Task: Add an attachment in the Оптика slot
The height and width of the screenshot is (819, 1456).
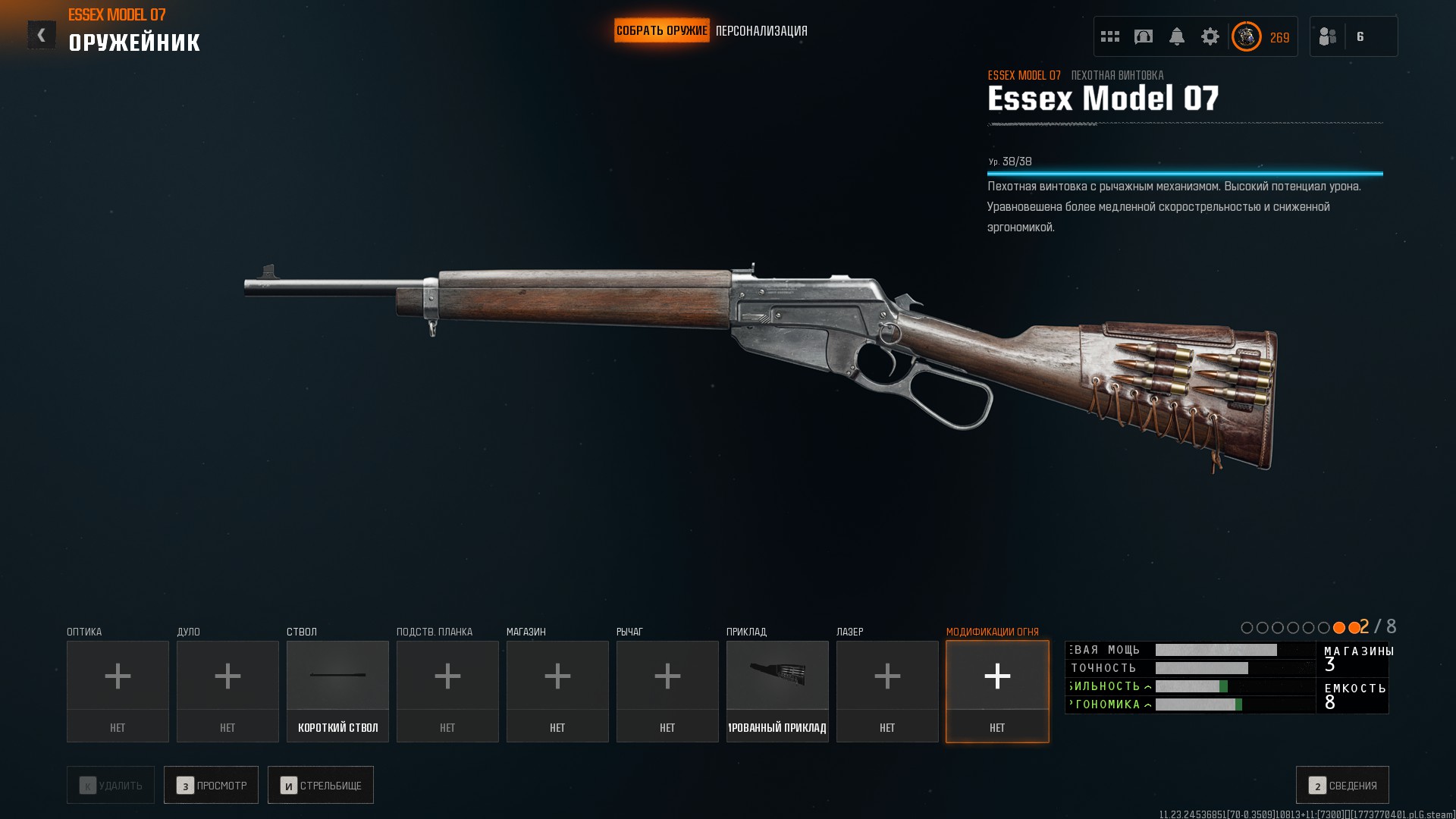Action: tap(118, 691)
